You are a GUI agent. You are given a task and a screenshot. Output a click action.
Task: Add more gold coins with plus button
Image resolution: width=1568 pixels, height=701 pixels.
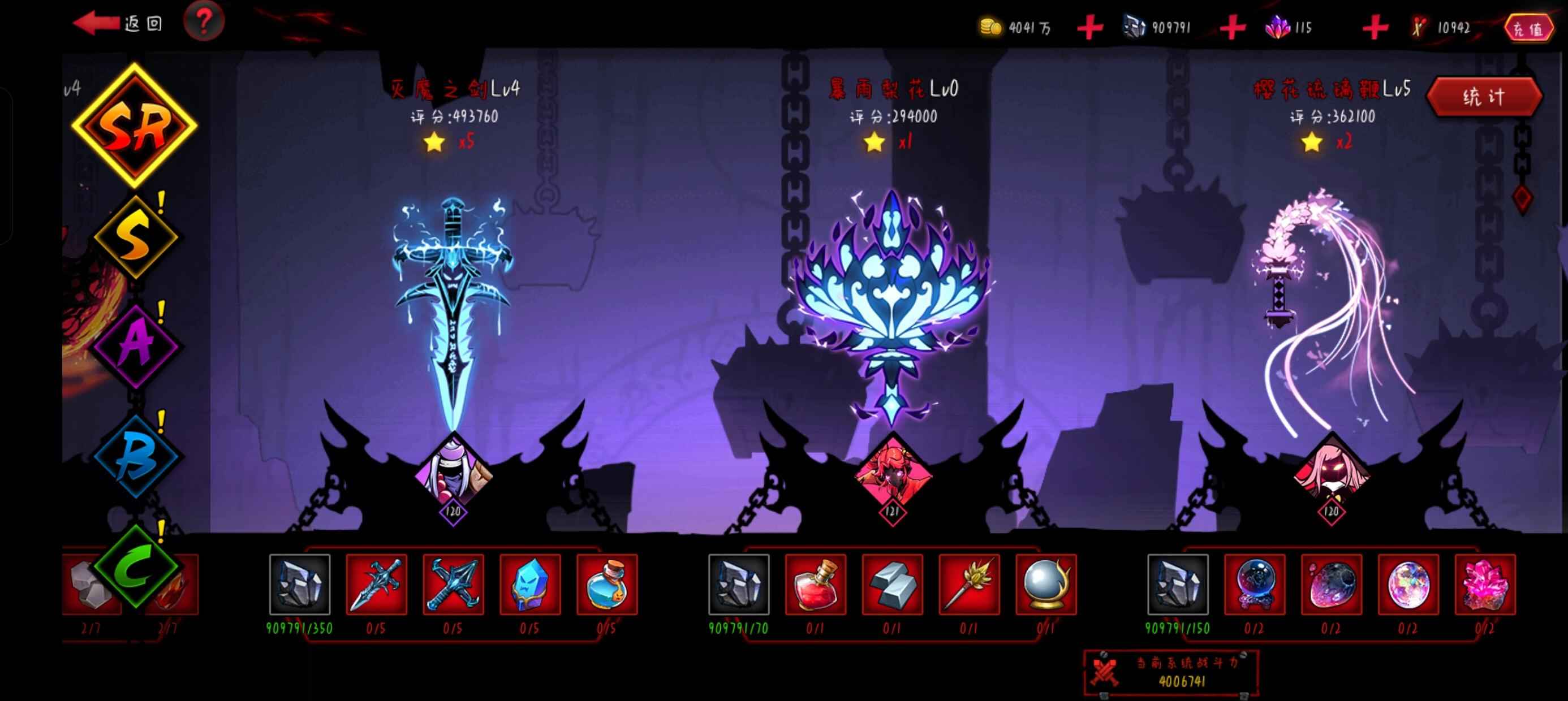coord(1089,28)
